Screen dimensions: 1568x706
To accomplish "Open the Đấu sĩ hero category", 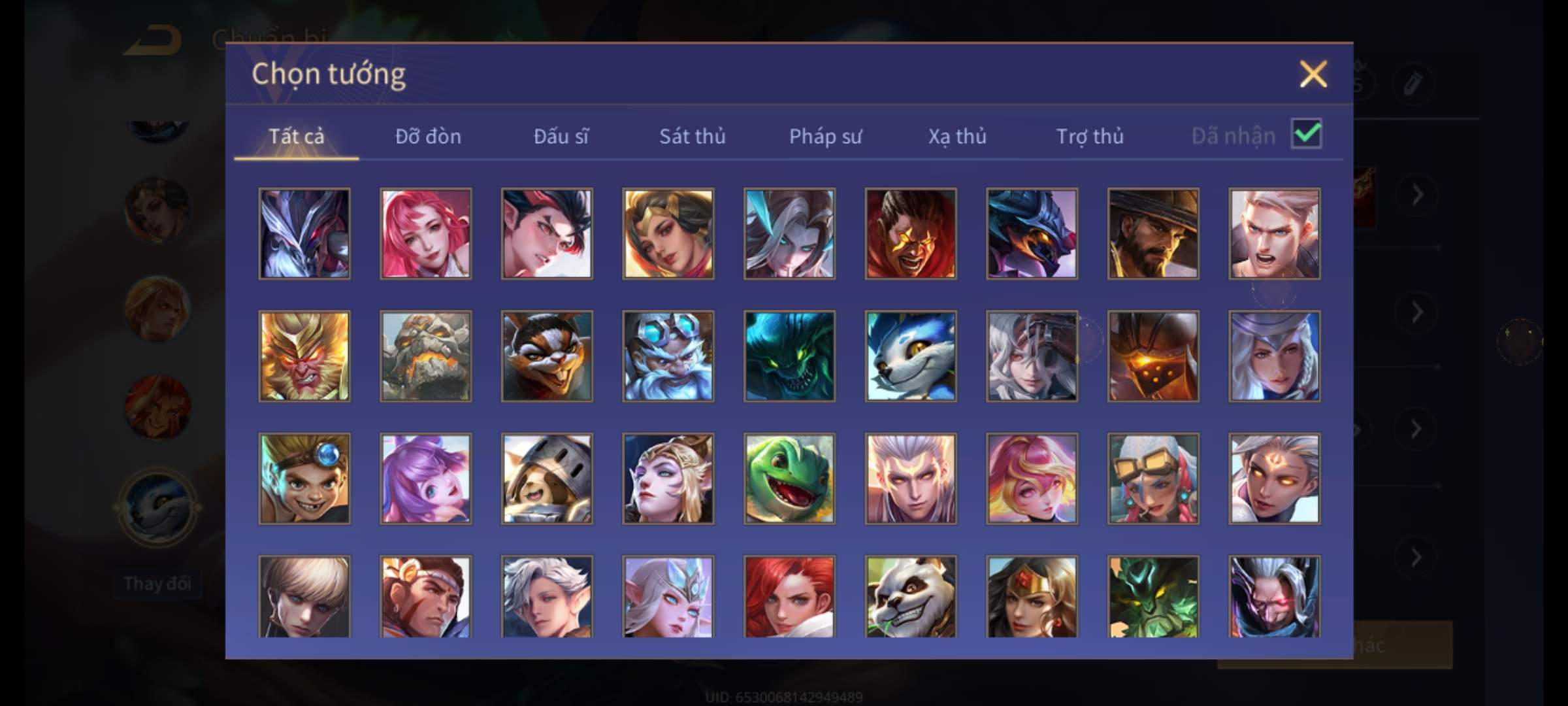I will tap(561, 136).
